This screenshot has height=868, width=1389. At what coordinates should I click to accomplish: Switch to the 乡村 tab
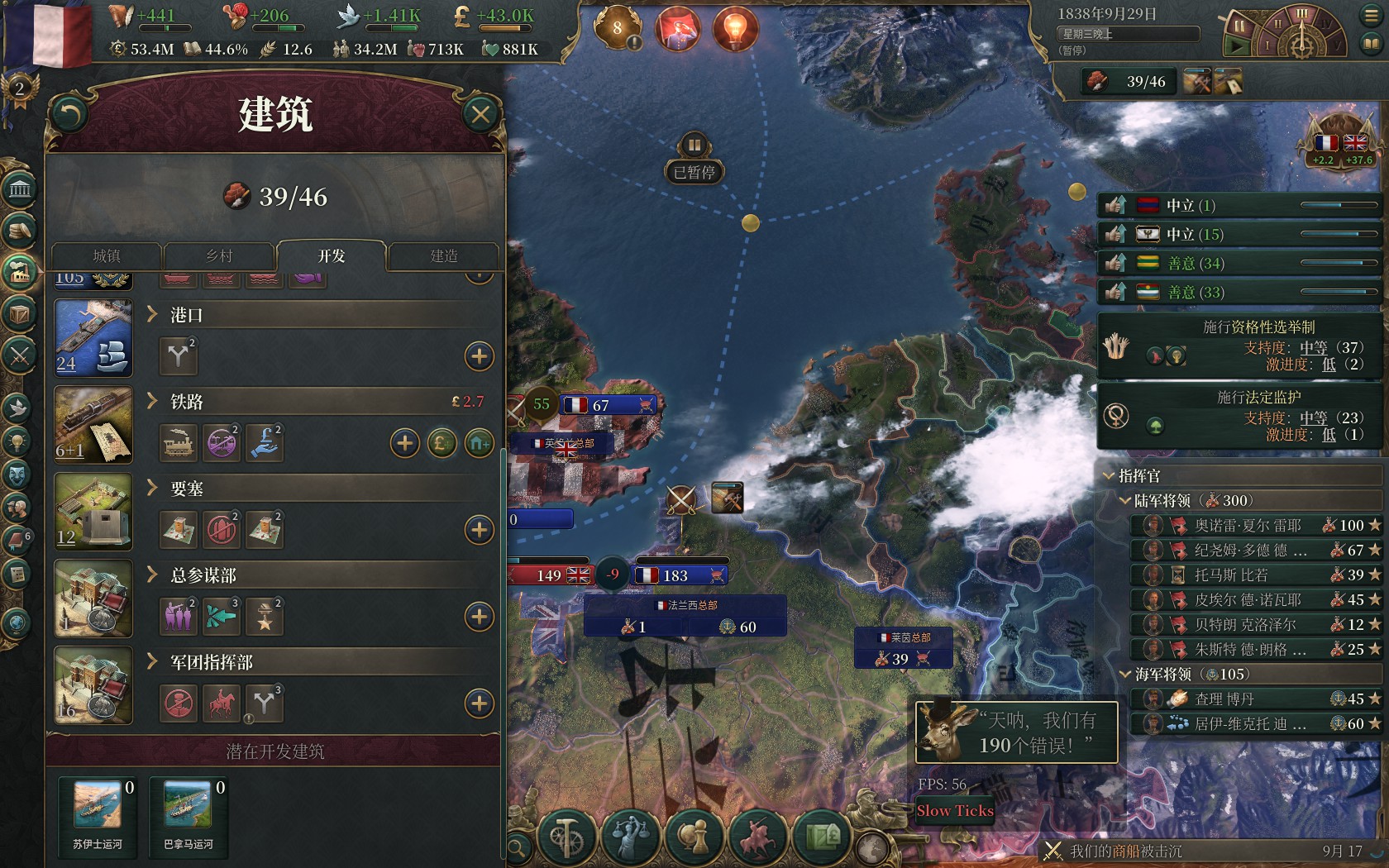pyautogui.click(x=219, y=256)
